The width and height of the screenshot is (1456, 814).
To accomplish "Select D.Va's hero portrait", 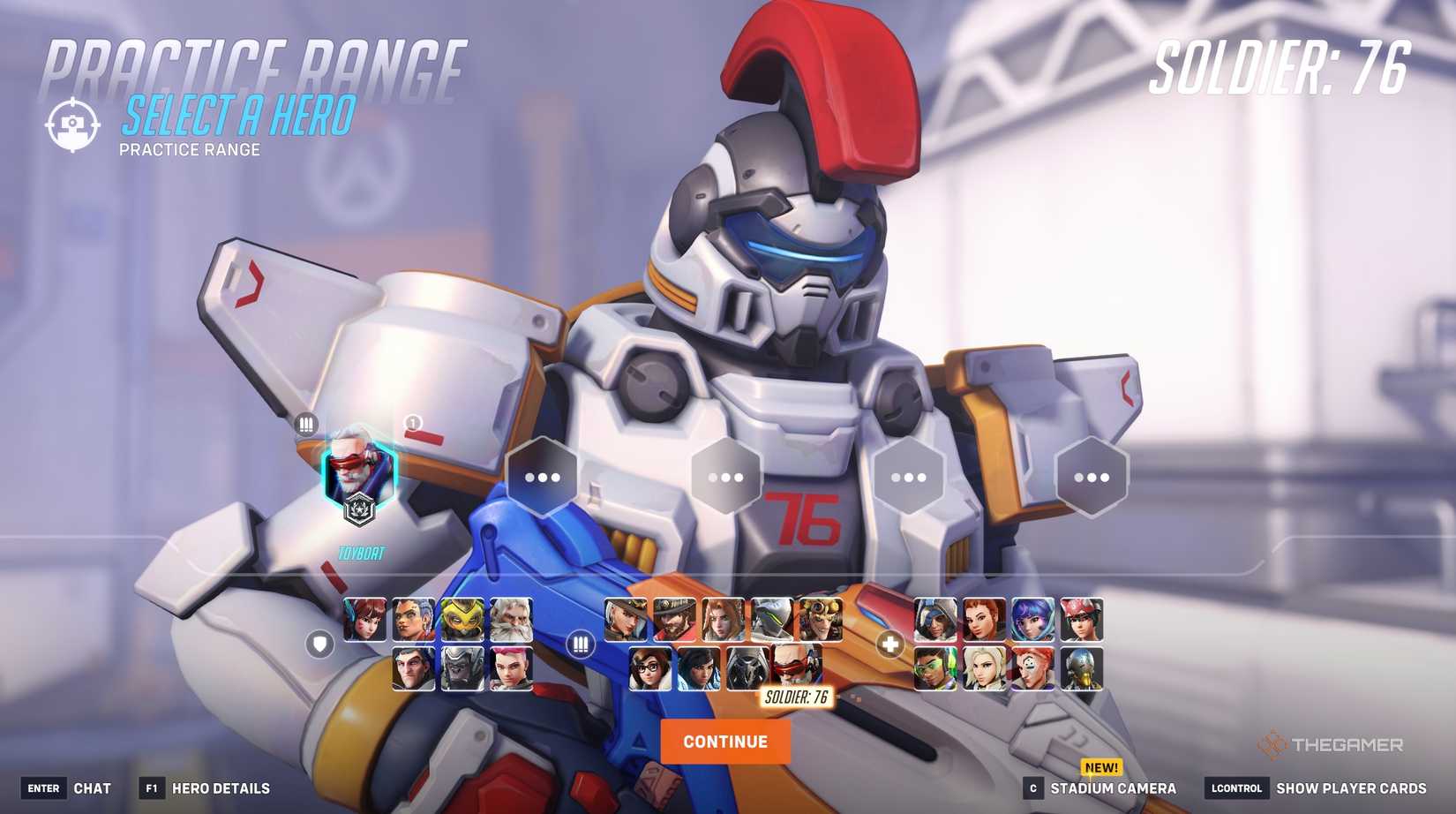I will tap(366, 618).
